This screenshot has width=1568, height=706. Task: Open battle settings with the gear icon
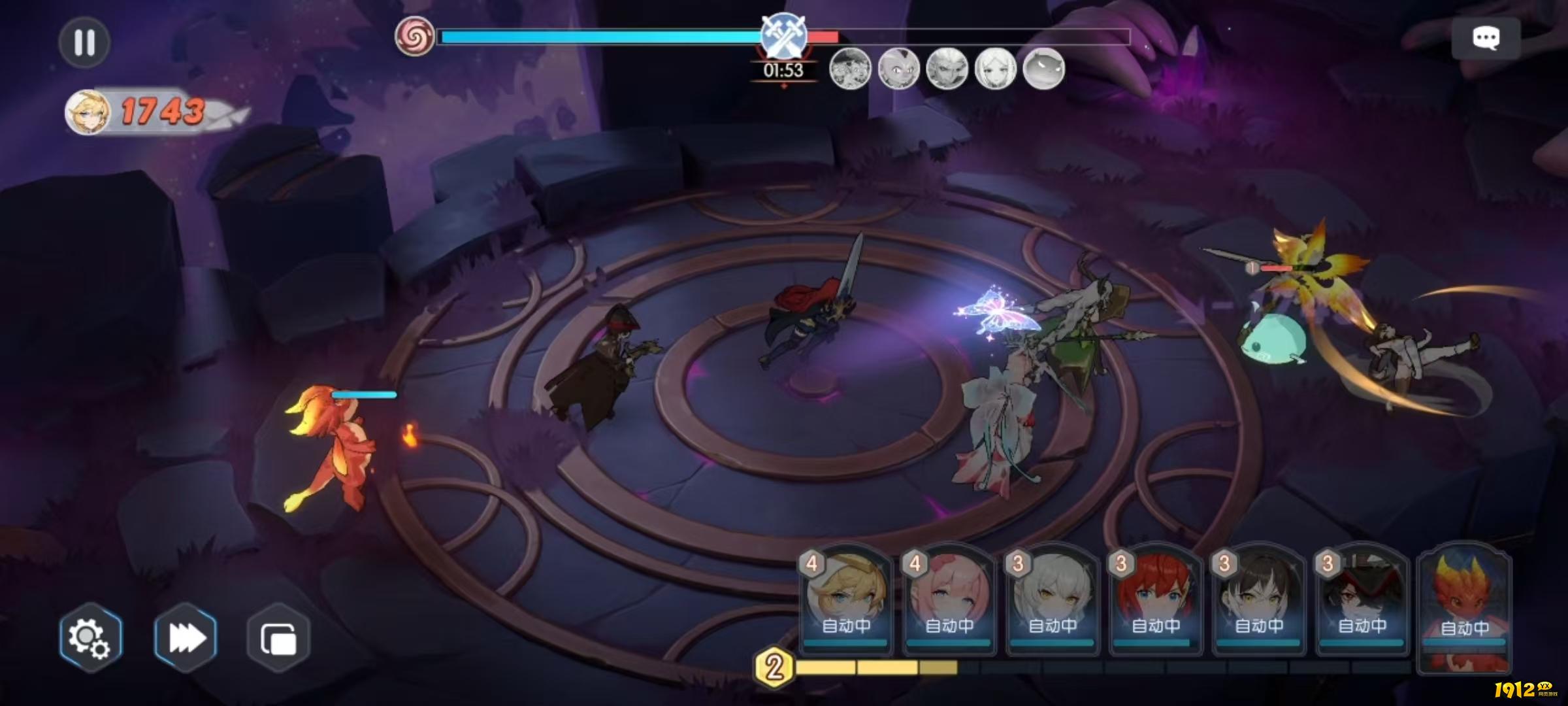click(90, 637)
